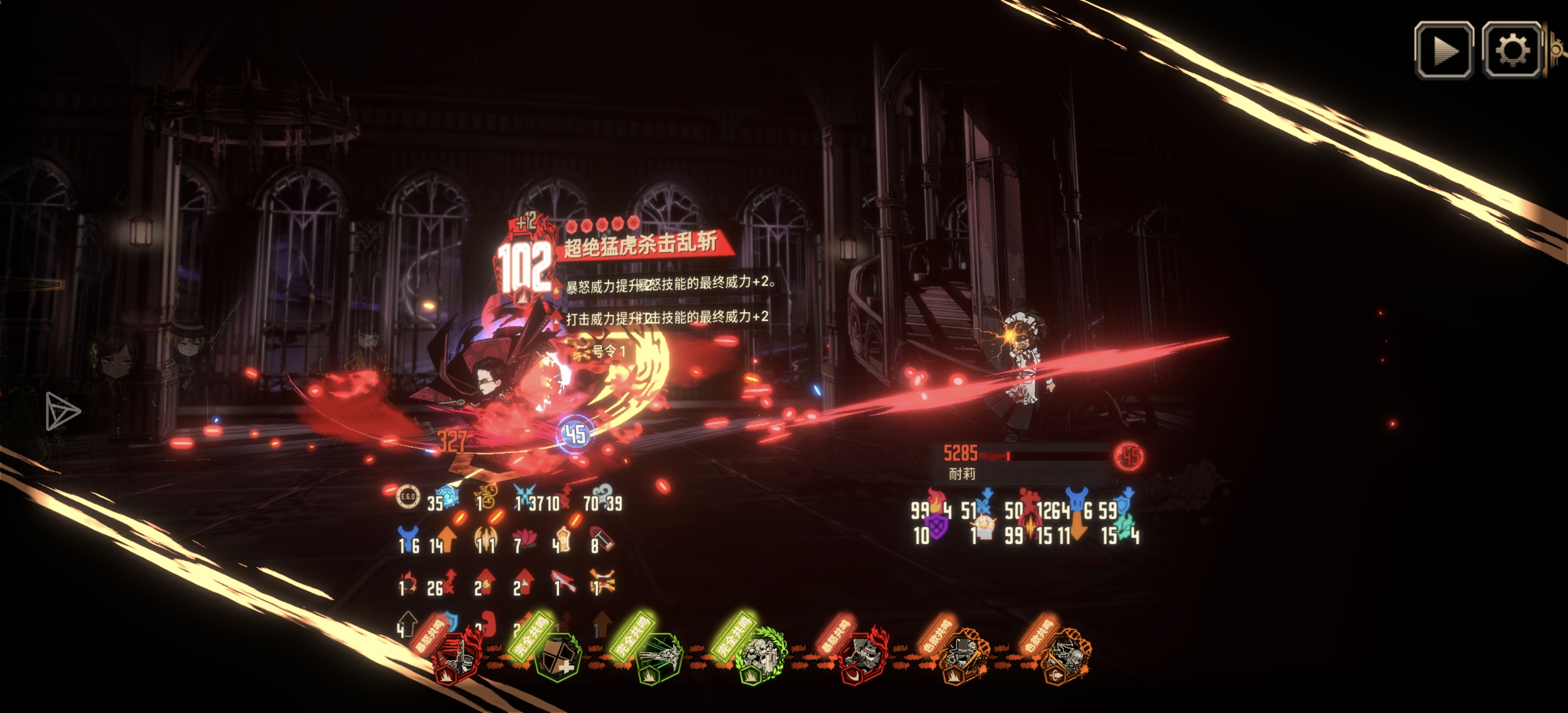Open the gear settings menu

(1512, 50)
